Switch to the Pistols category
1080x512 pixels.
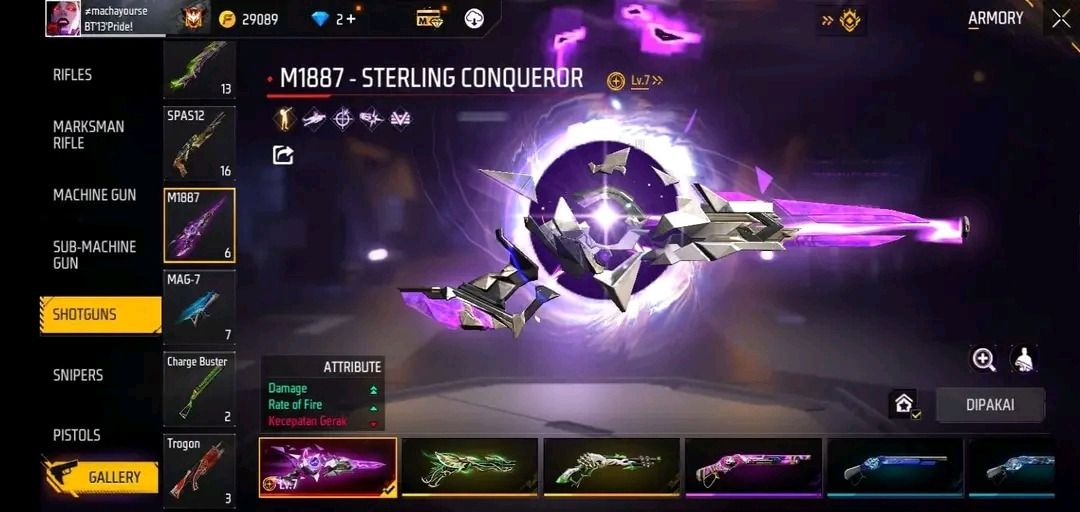tap(77, 435)
